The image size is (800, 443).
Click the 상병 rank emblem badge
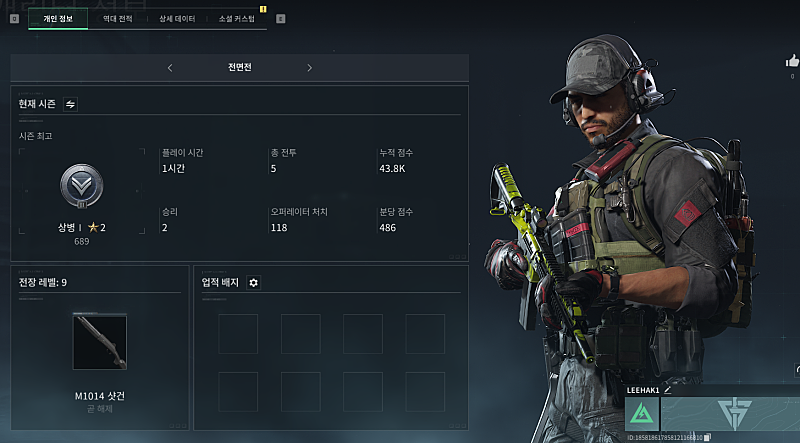click(79, 185)
